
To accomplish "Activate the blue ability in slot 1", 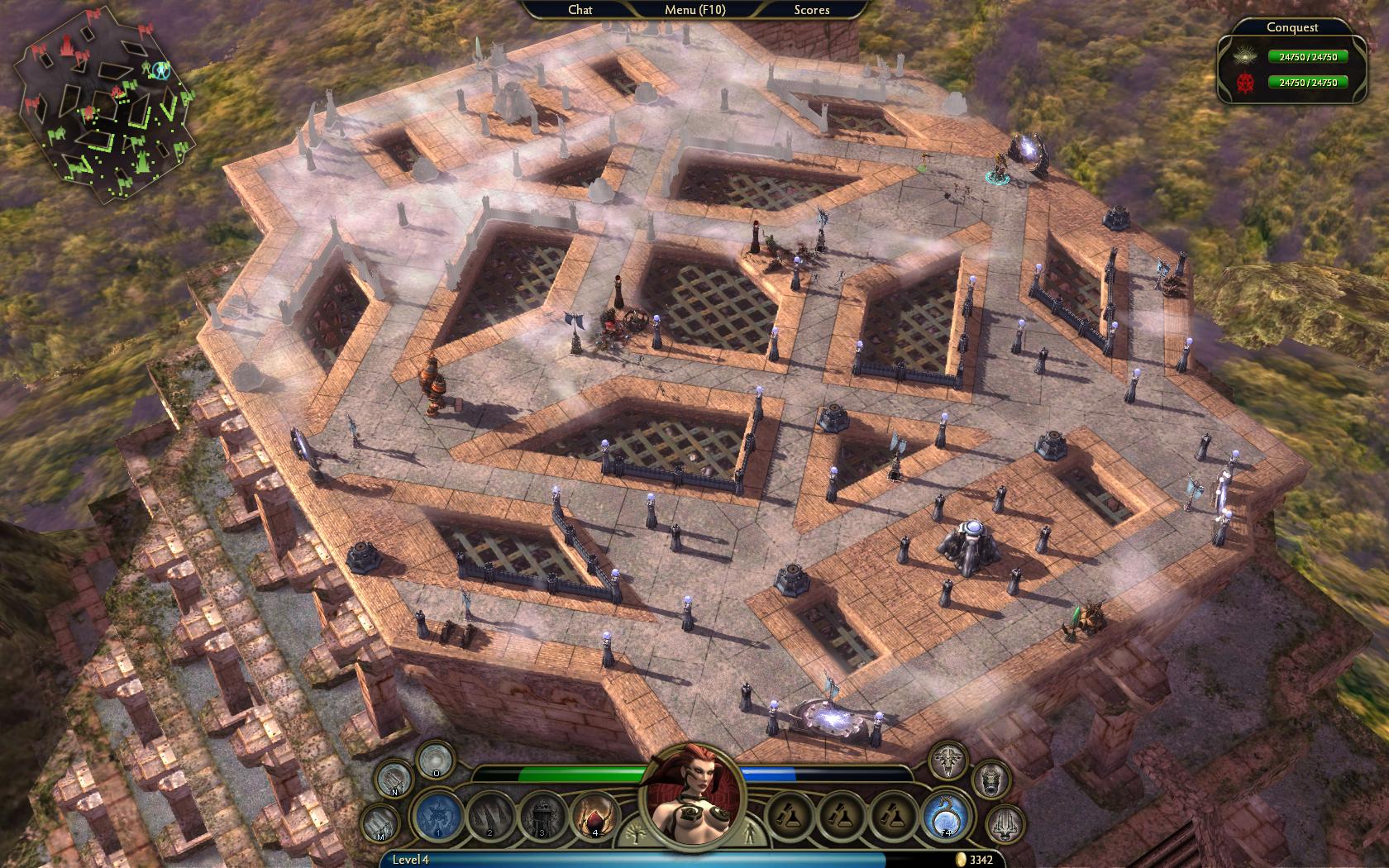I will click(438, 817).
